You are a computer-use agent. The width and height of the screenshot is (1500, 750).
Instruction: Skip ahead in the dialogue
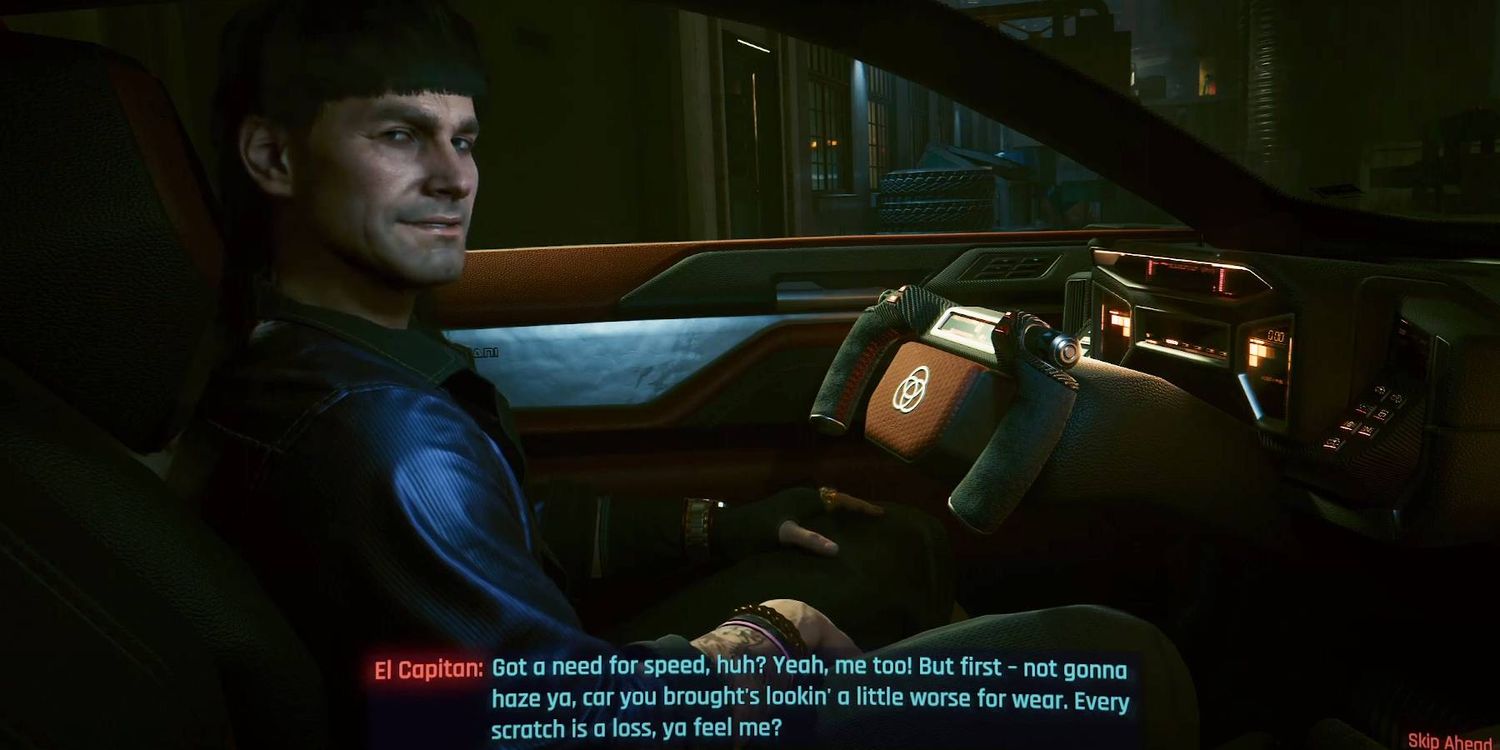pyautogui.click(x=1451, y=740)
